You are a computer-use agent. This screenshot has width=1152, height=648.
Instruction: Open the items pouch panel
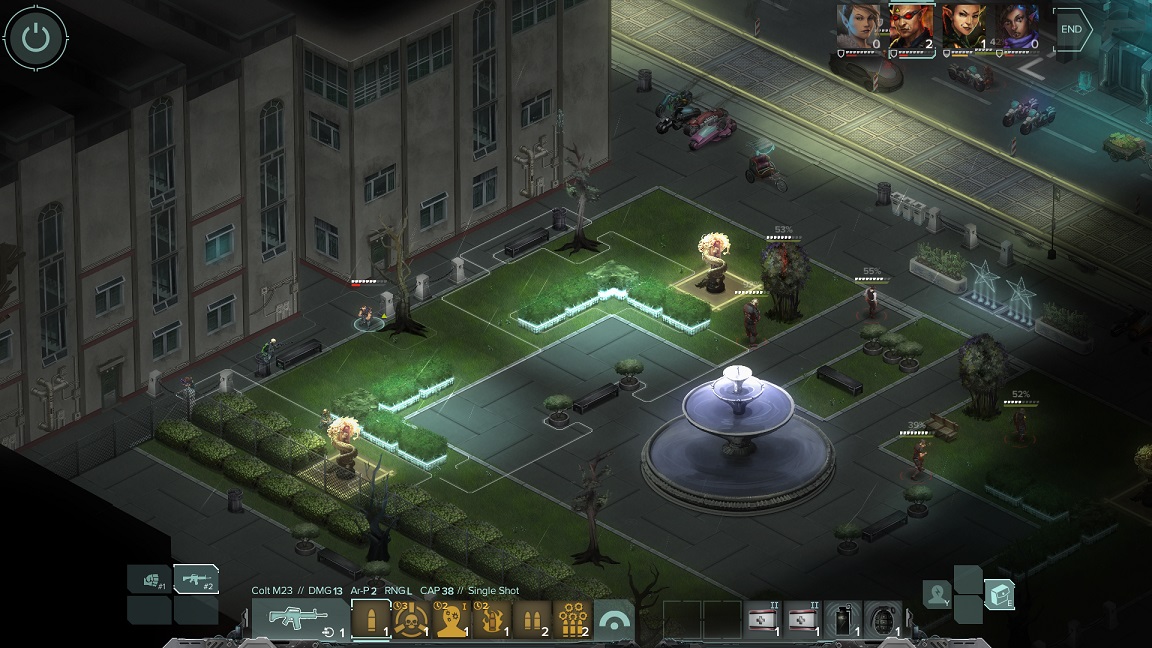[x=999, y=595]
